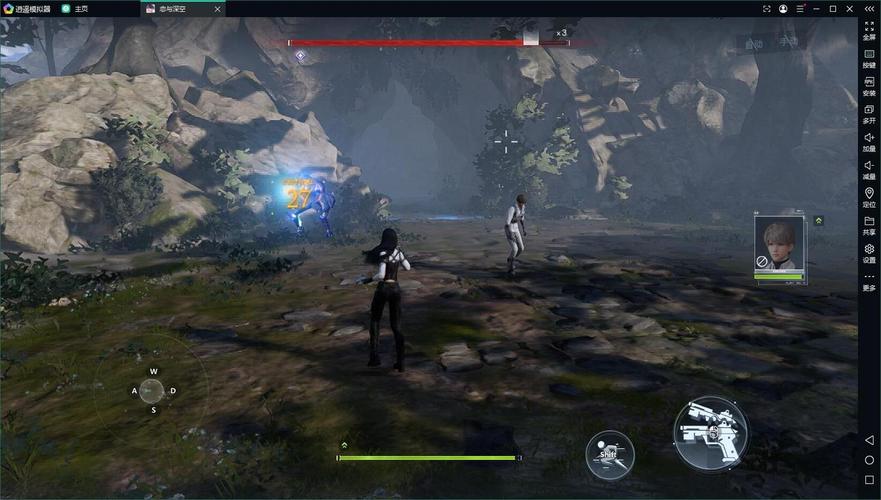The image size is (881, 500).
Task: Close the 恋与深空 game tab
Action: pos(217,9)
